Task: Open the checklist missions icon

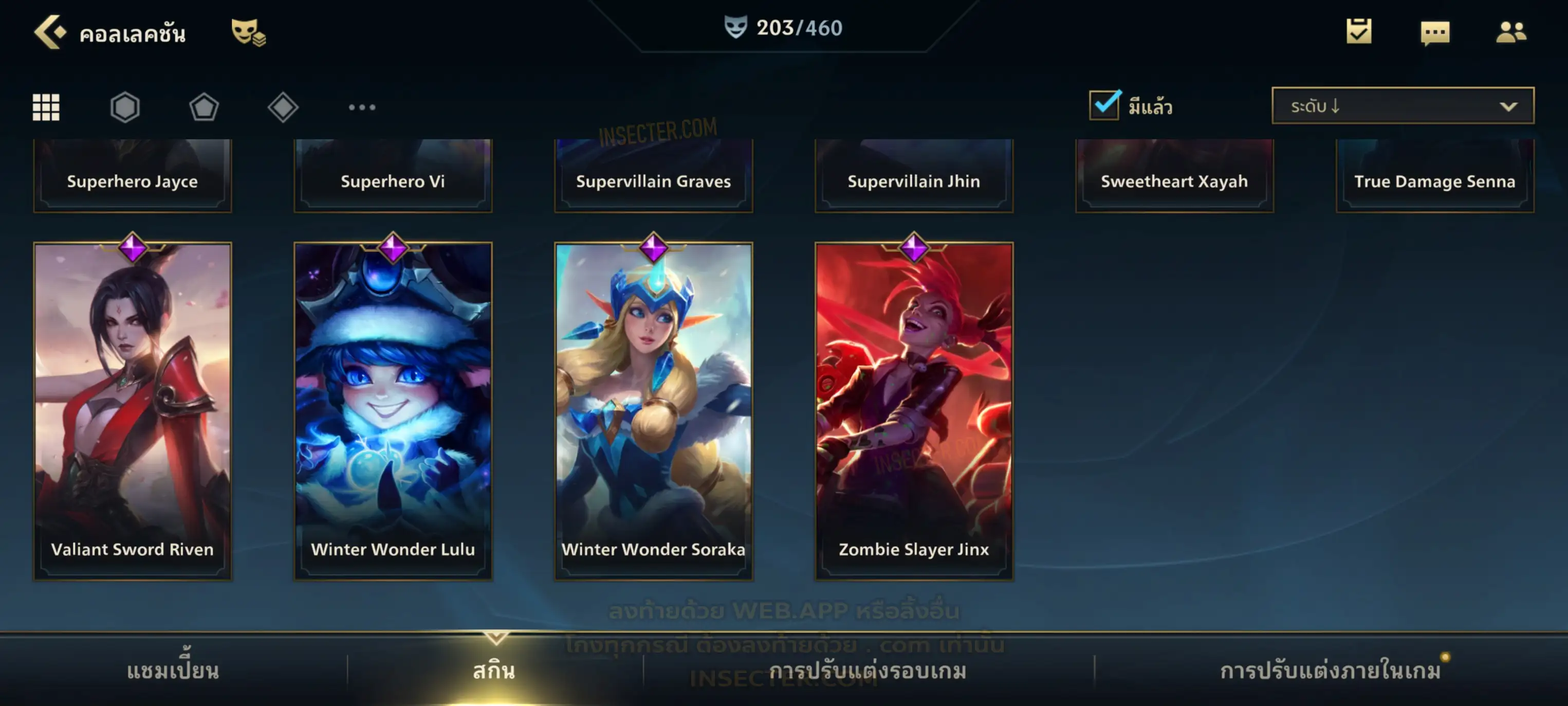Action: (x=1359, y=32)
